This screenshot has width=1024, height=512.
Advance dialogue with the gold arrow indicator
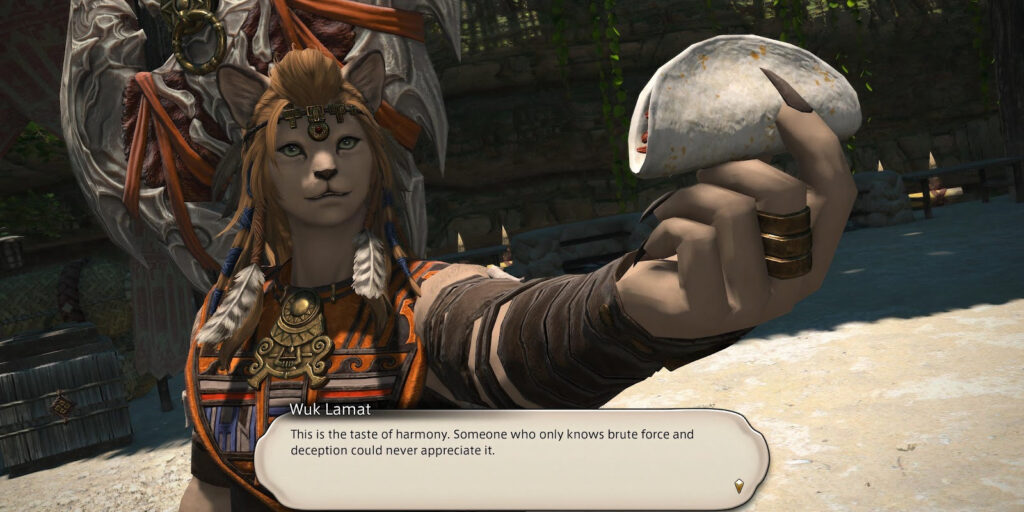coord(739,486)
